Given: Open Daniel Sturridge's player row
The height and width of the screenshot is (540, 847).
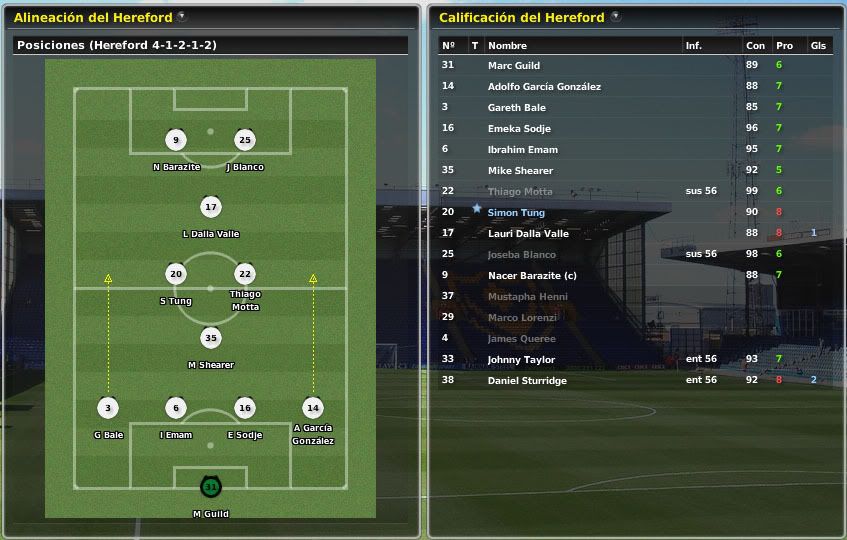Looking at the screenshot, I should pyautogui.click(x=527, y=381).
